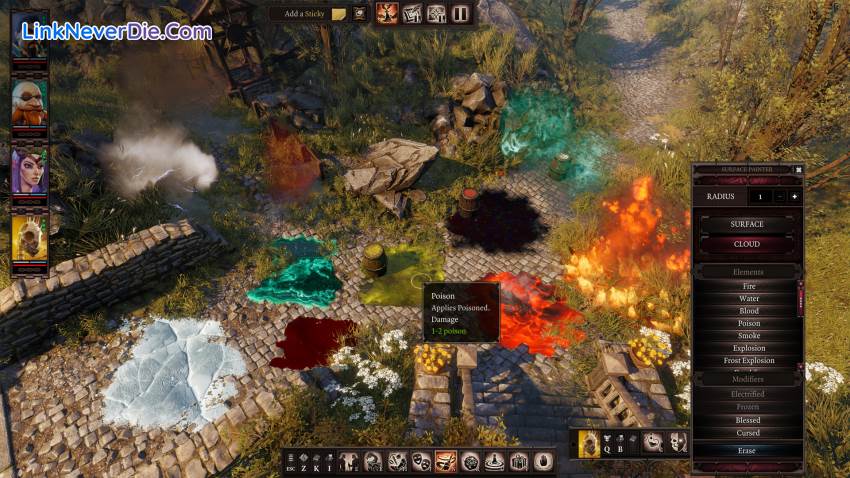Select the Poison element entry
The image size is (850, 478).
point(748,323)
